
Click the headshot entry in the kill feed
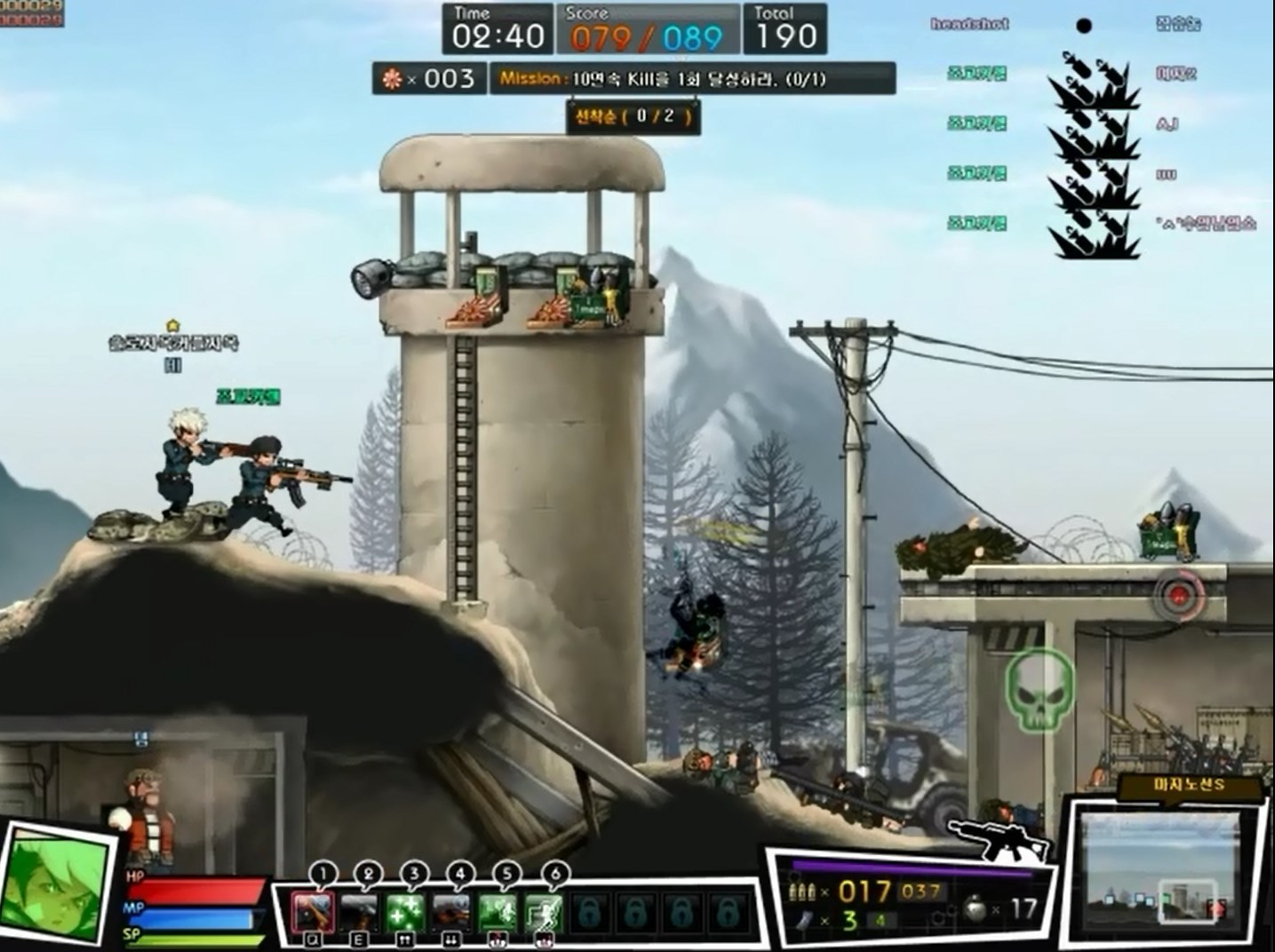969,25
